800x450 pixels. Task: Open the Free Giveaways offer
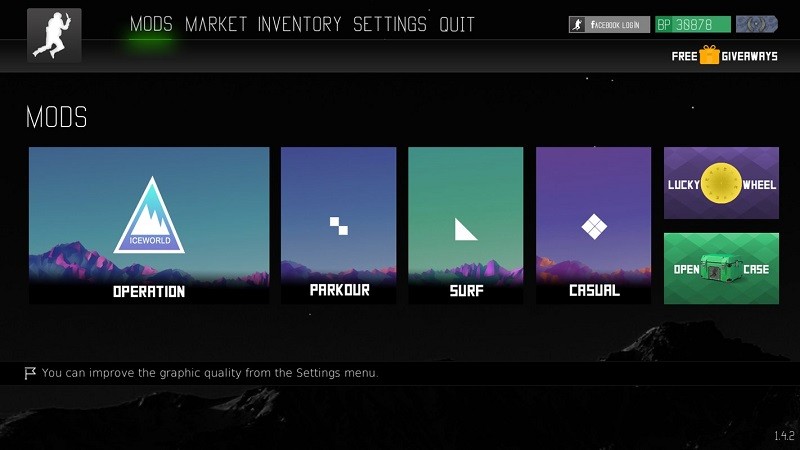pyautogui.click(x=724, y=56)
